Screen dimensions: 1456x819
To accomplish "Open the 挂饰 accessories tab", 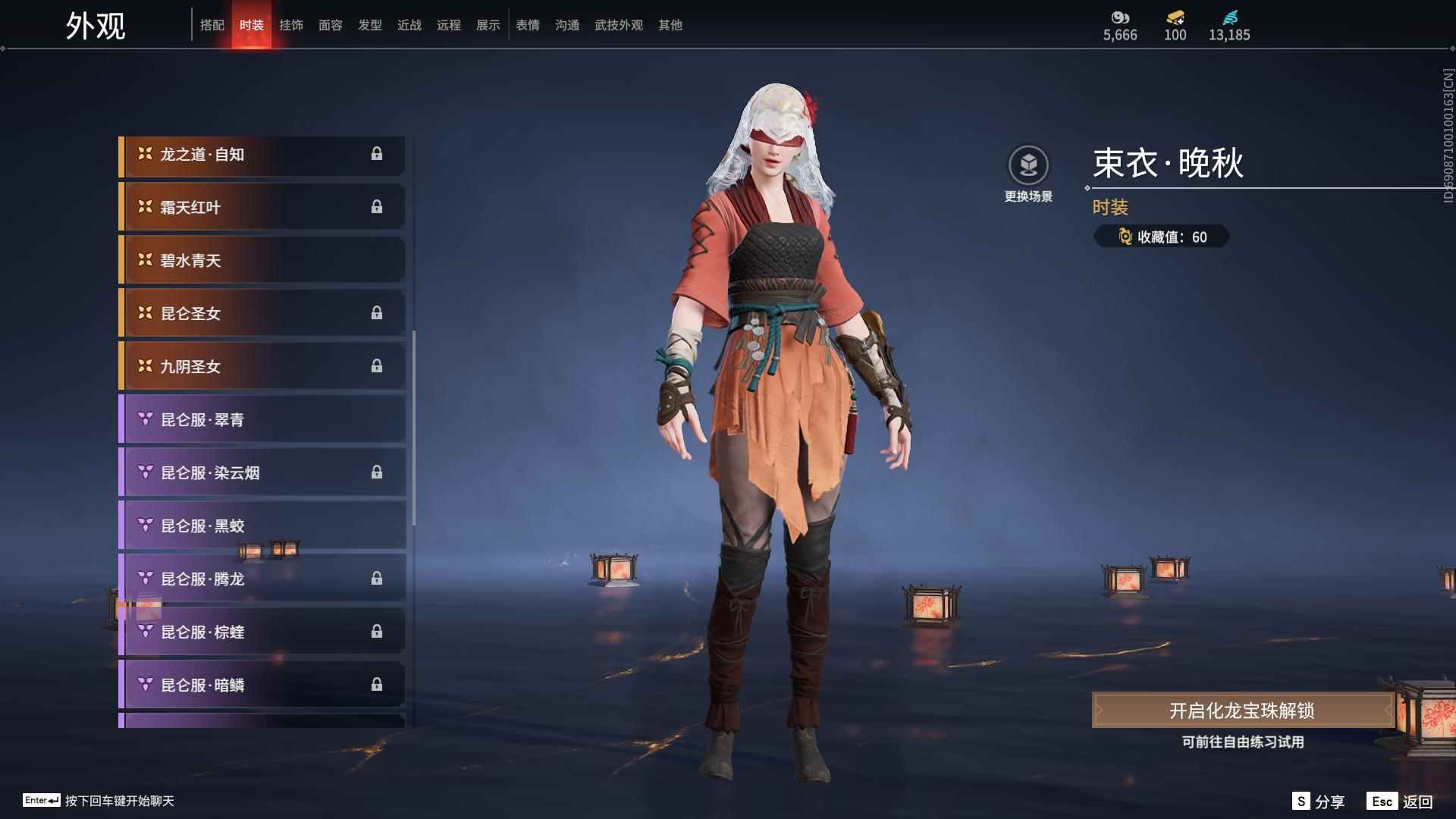I will 291,25.
